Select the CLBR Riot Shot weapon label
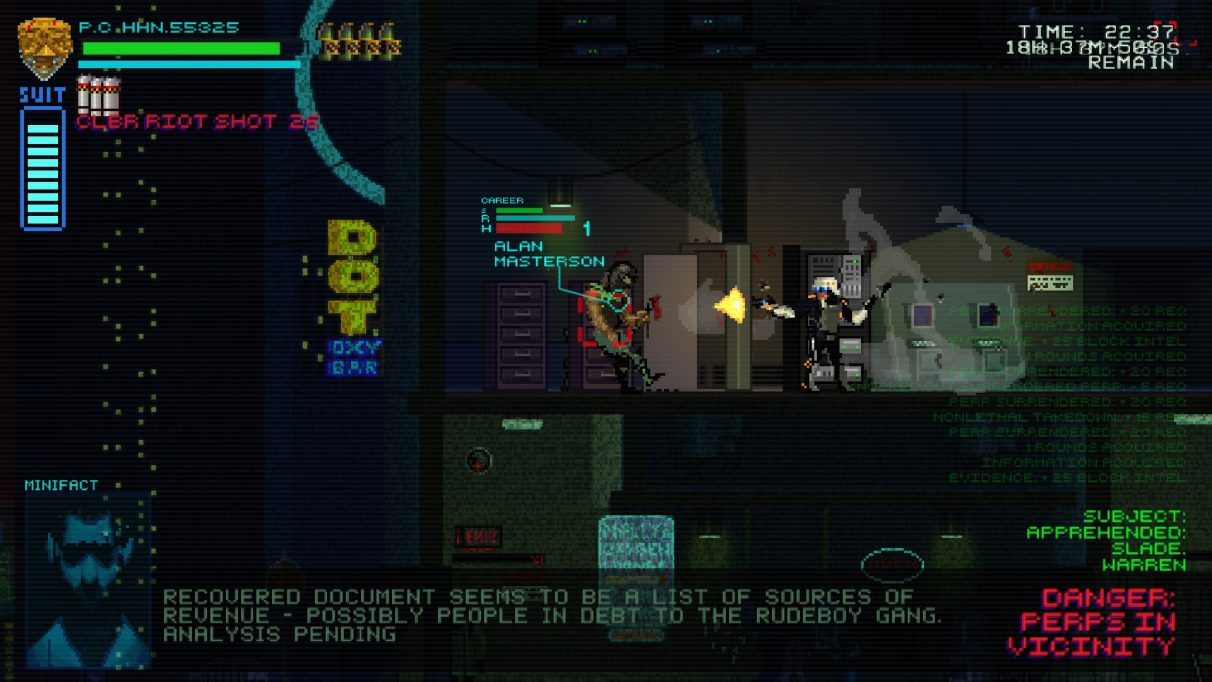1212x682 pixels. click(x=198, y=121)
